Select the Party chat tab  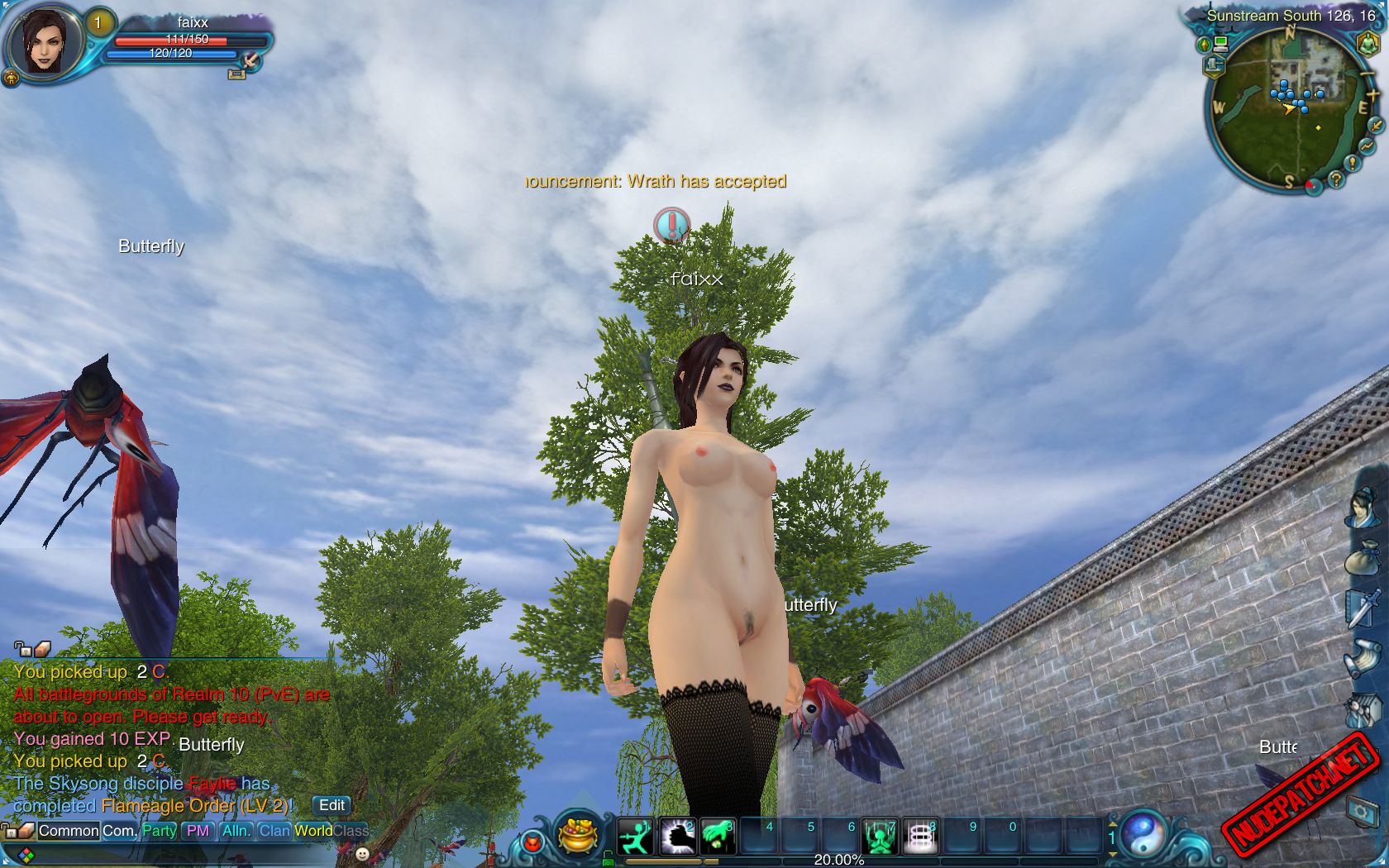pos(159,831)
